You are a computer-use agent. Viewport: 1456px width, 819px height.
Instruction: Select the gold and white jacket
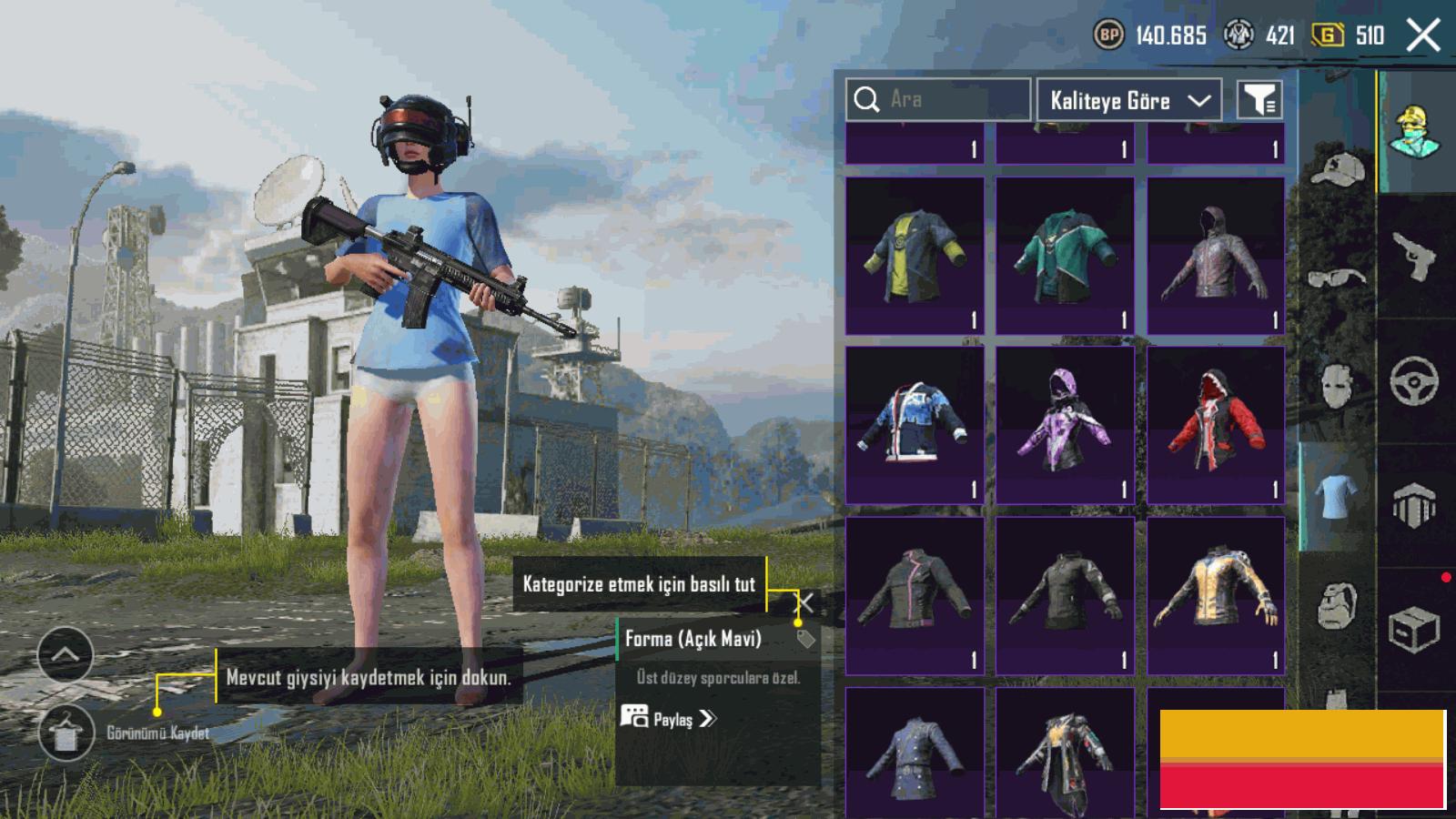point(1216,595)
